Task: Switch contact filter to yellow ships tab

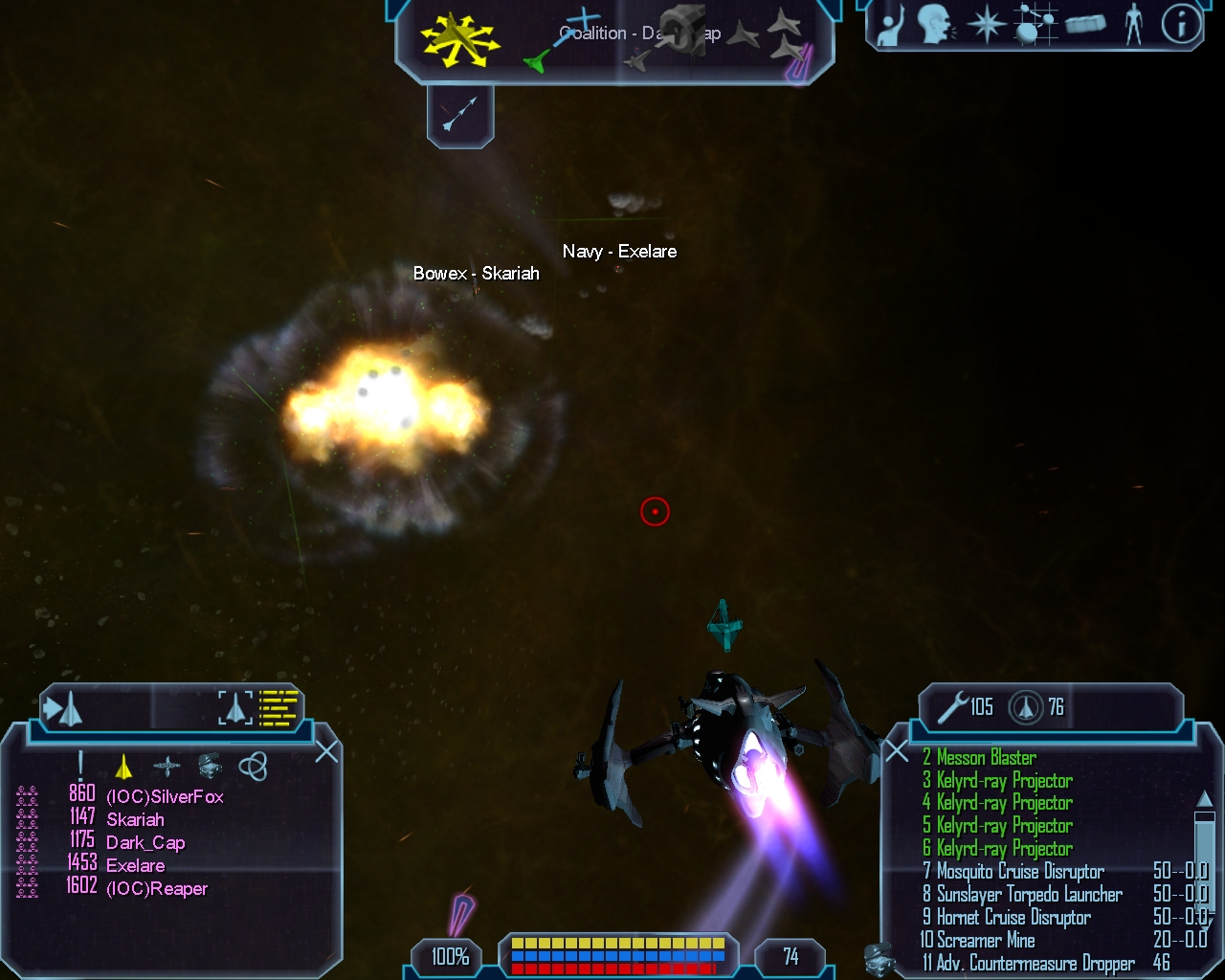Action: click(123, 767)
